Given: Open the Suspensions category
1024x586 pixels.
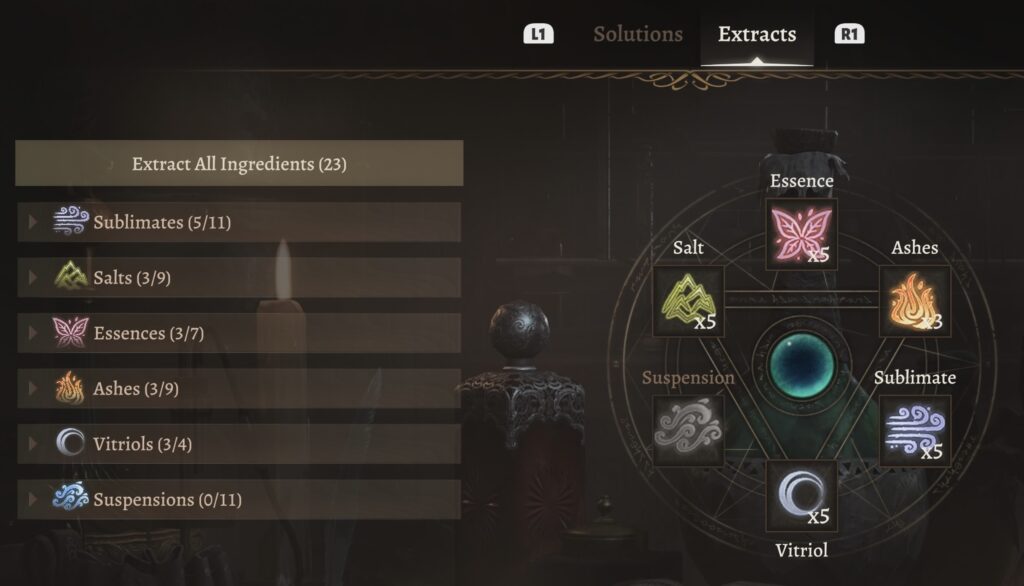Looking at the screenshot, I should pyautogui.click(x=239, y=498).
